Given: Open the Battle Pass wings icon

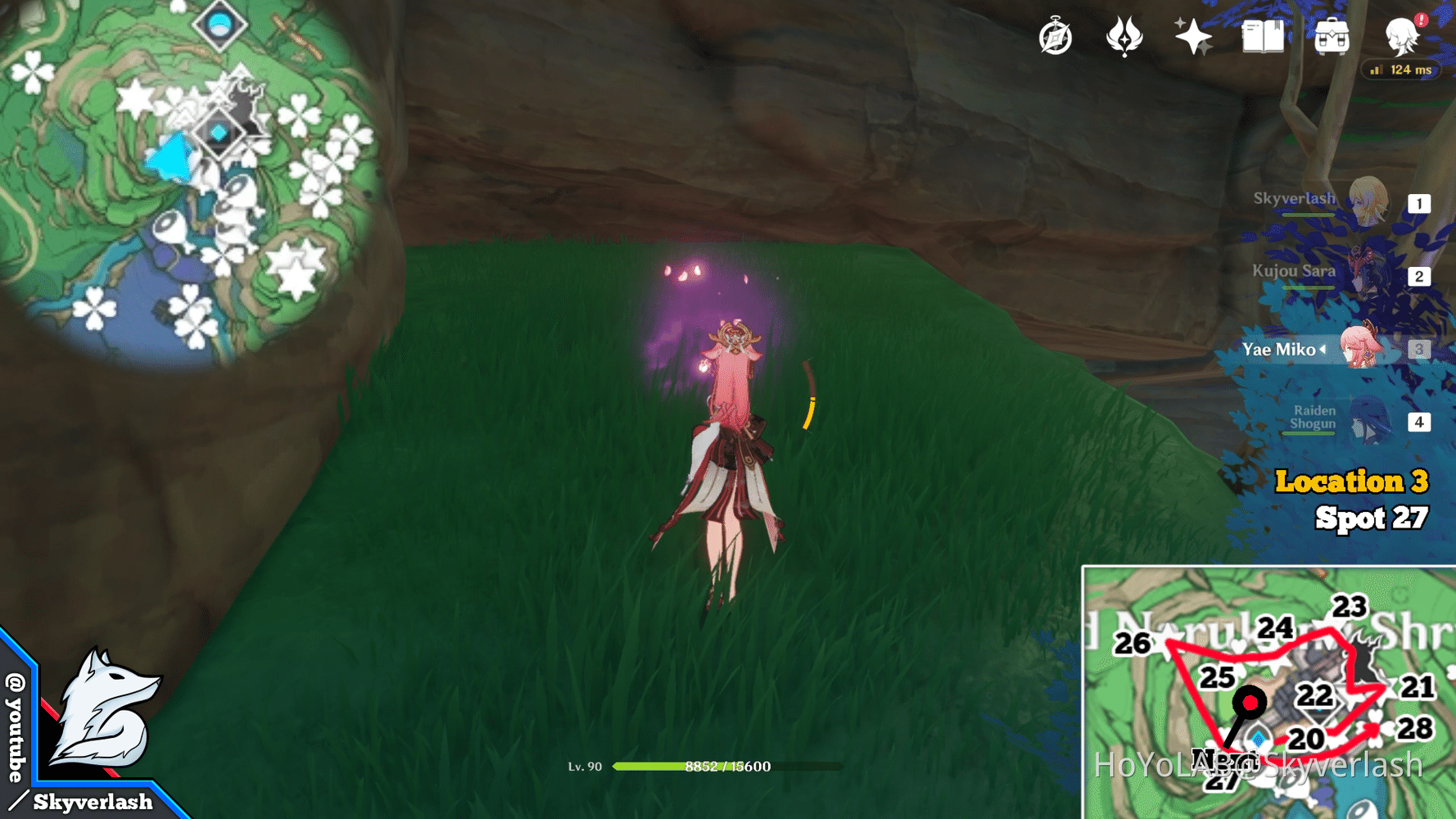Looking at the screenshot, I should point(1125,36).
